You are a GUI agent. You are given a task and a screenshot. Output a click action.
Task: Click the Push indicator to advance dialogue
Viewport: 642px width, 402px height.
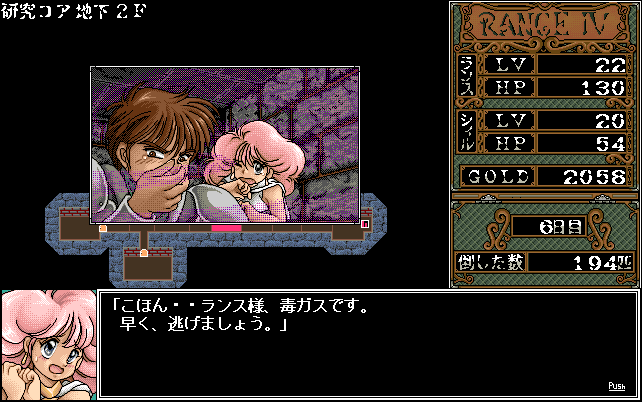coord(616,386)
